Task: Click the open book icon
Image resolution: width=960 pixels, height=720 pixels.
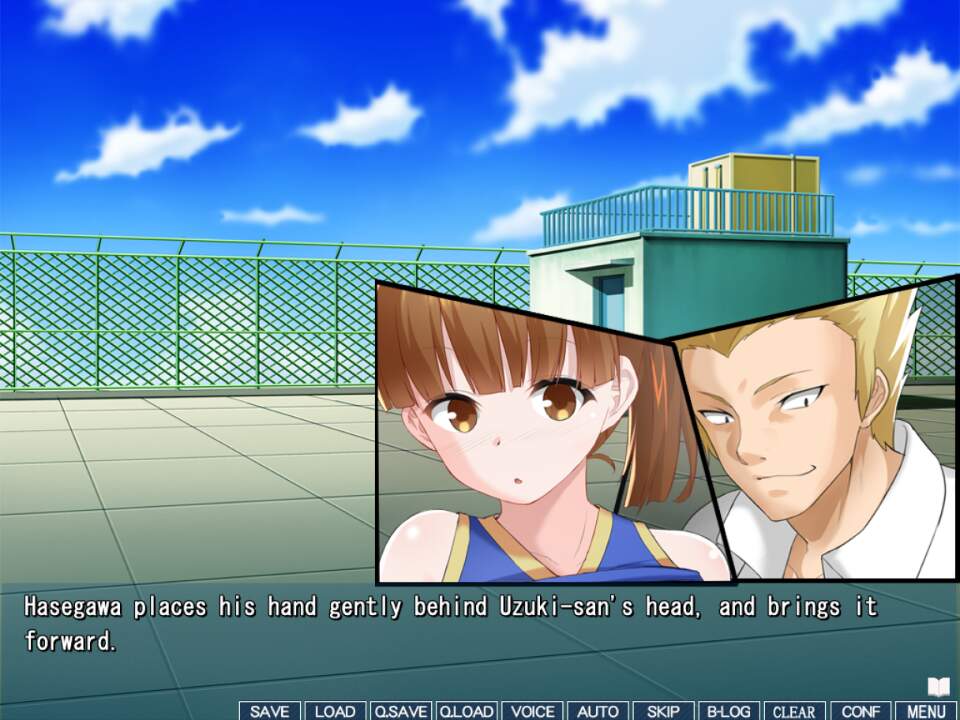Action: tap(938, 687)
